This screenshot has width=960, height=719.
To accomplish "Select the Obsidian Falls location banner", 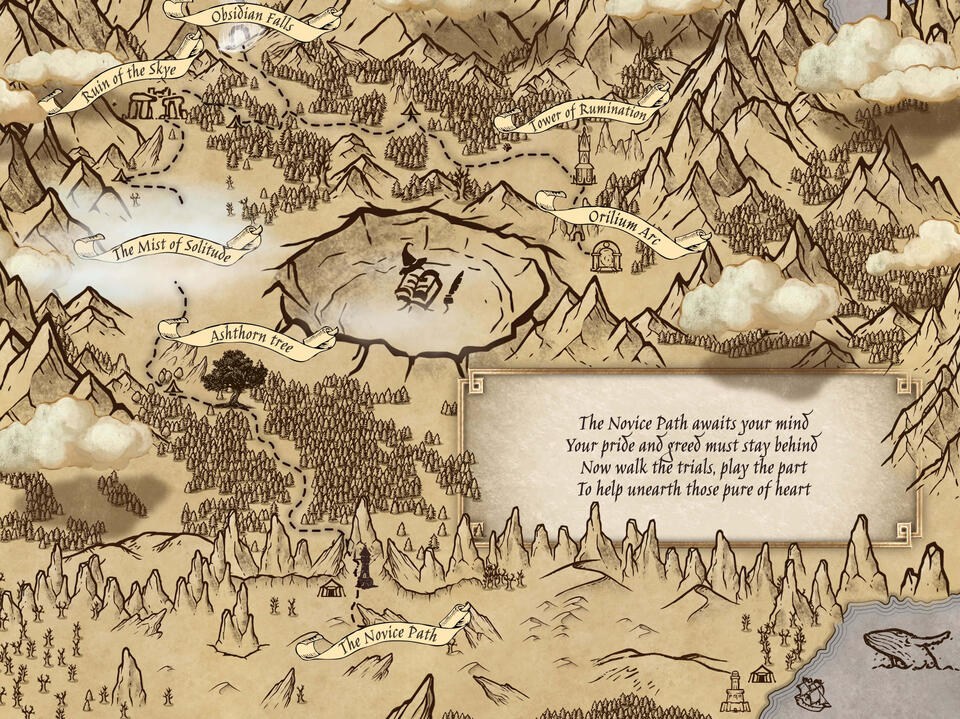I will (253, 20).
